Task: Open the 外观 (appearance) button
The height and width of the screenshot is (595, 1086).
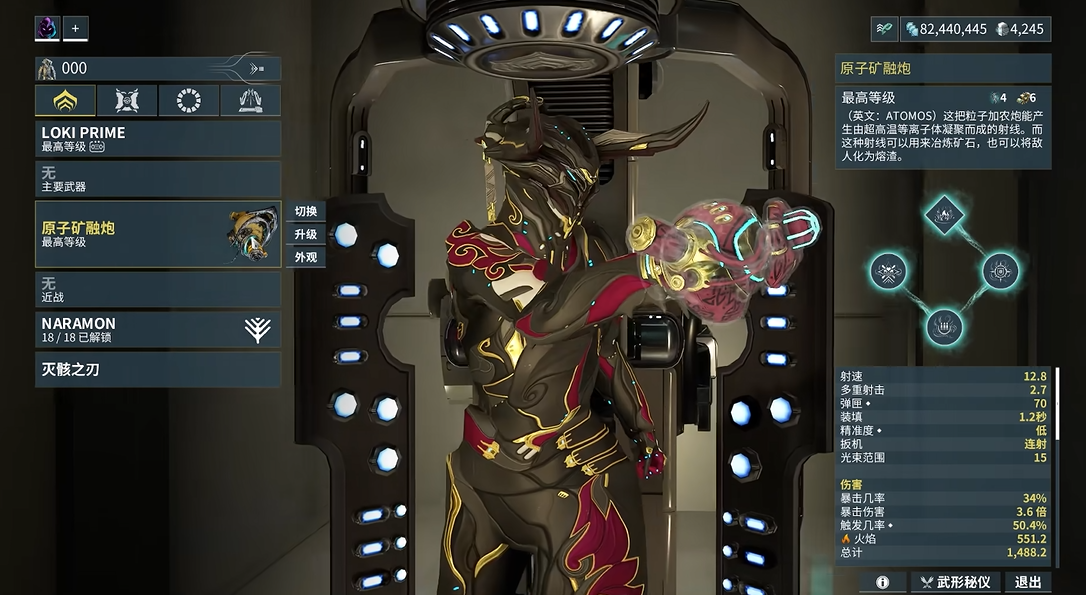Action: pyautogui.click(x=305, y=257)
